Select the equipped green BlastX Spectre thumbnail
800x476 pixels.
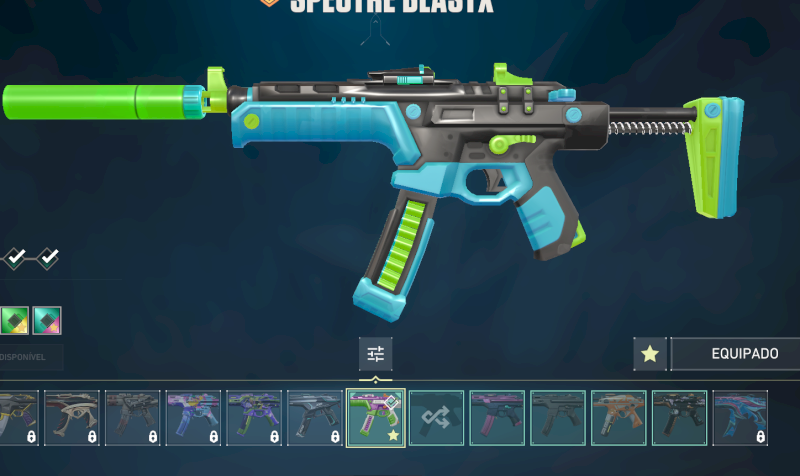(x=375, y=418)
